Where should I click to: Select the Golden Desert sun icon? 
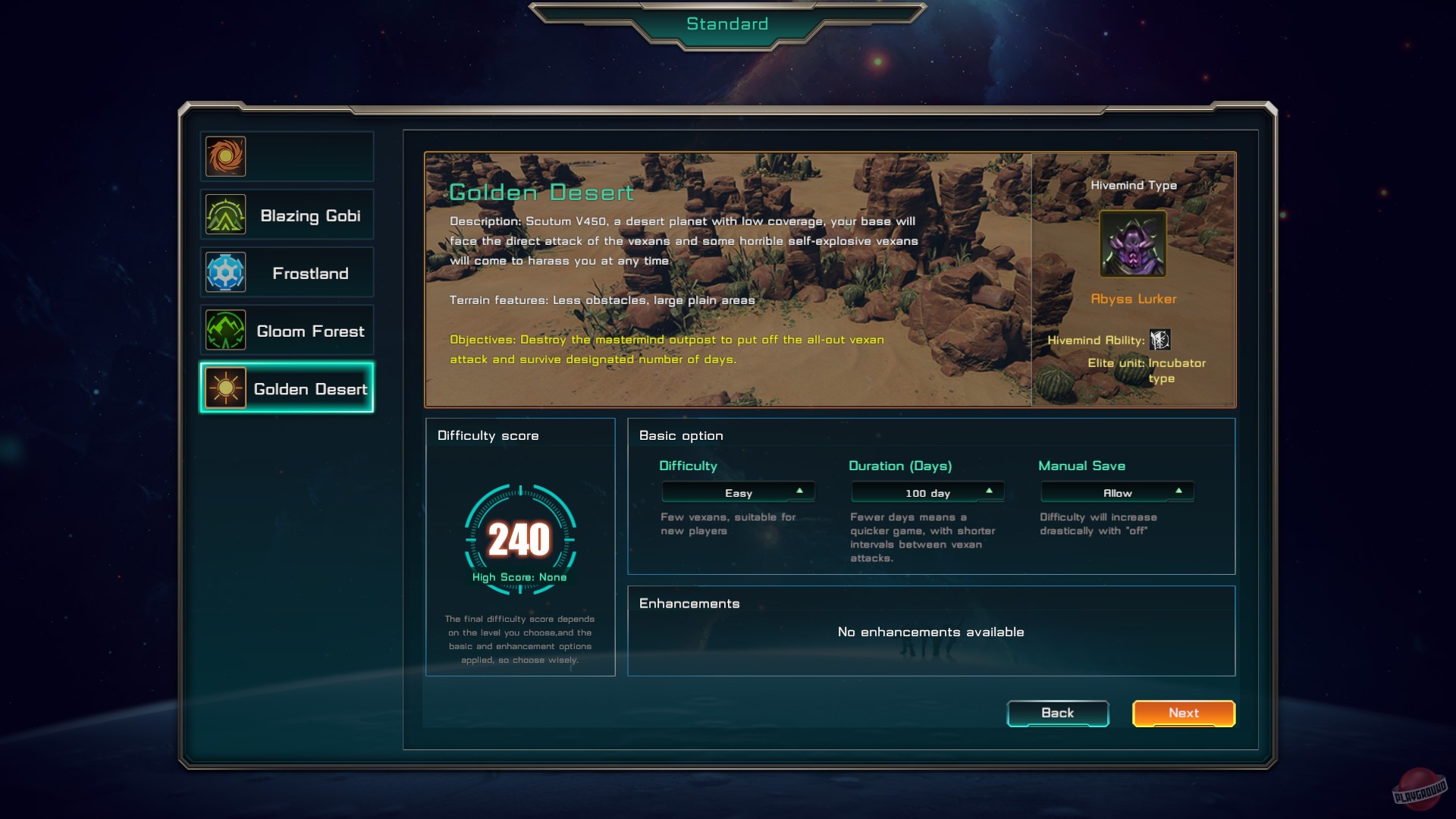tap(224, 388)
